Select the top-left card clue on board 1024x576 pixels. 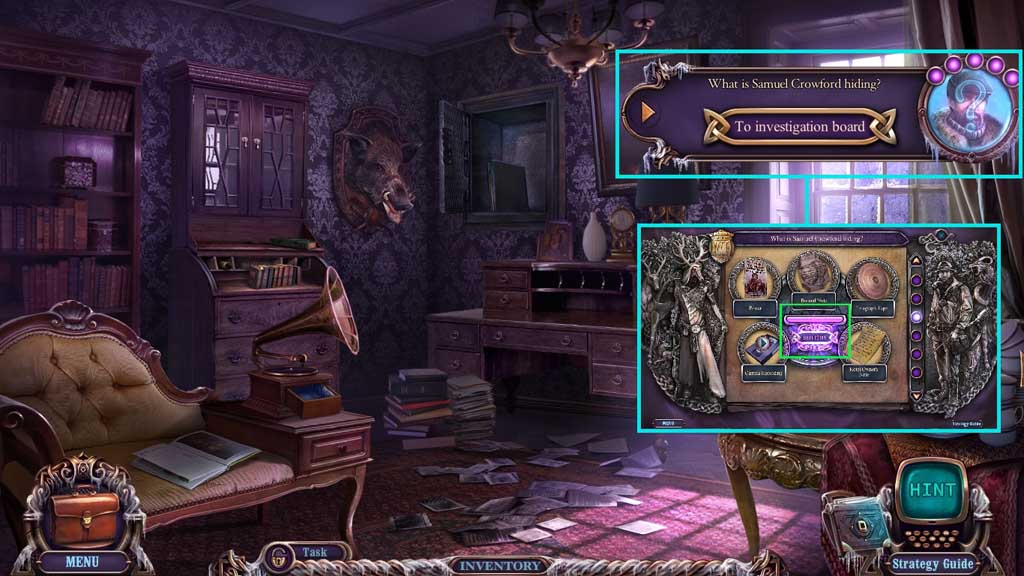click(x=758, y=279)
